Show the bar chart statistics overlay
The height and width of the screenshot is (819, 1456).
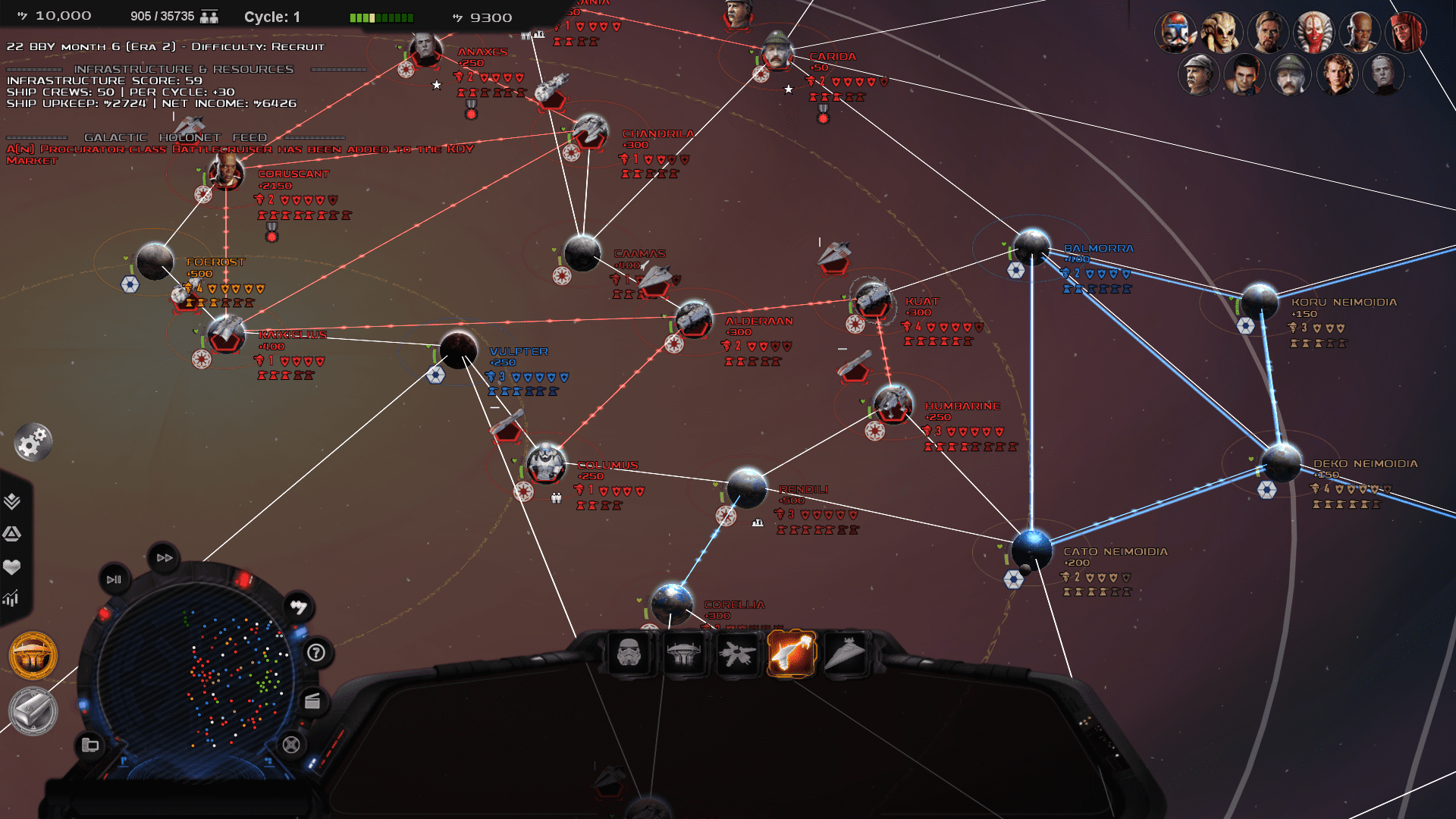click(11, 599)
